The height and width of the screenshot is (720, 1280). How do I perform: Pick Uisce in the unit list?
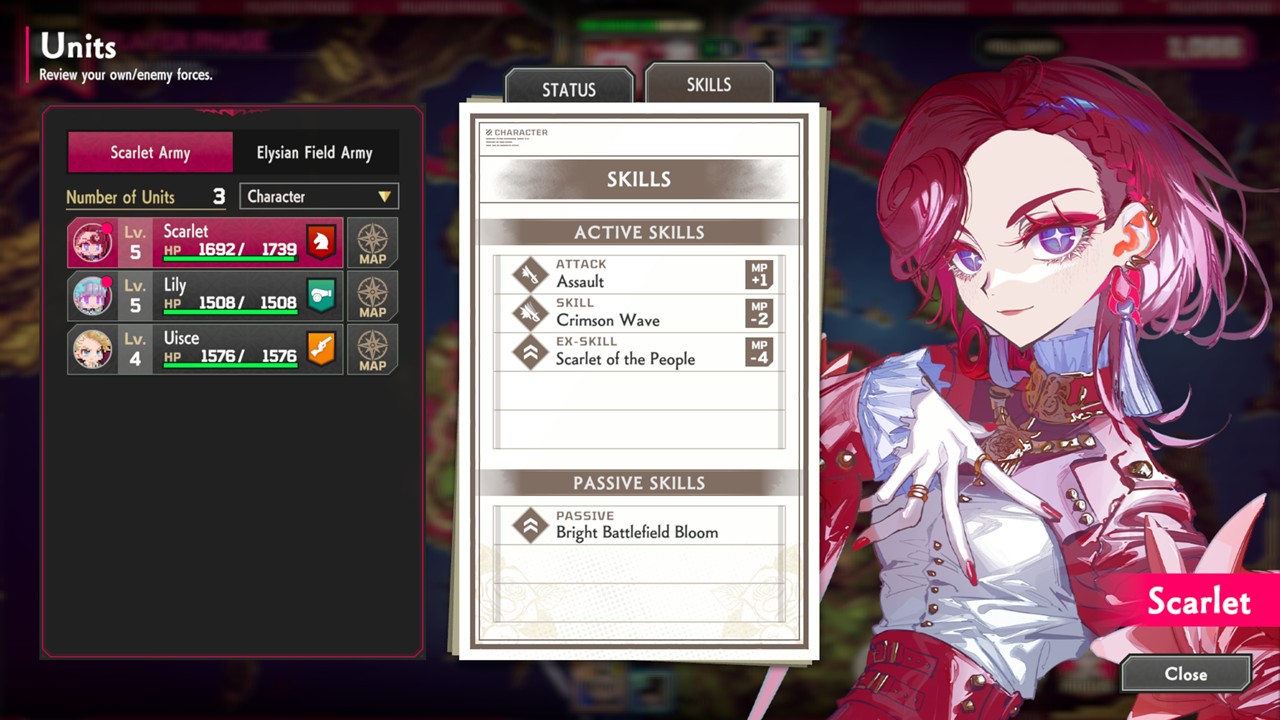pos(205,349)
